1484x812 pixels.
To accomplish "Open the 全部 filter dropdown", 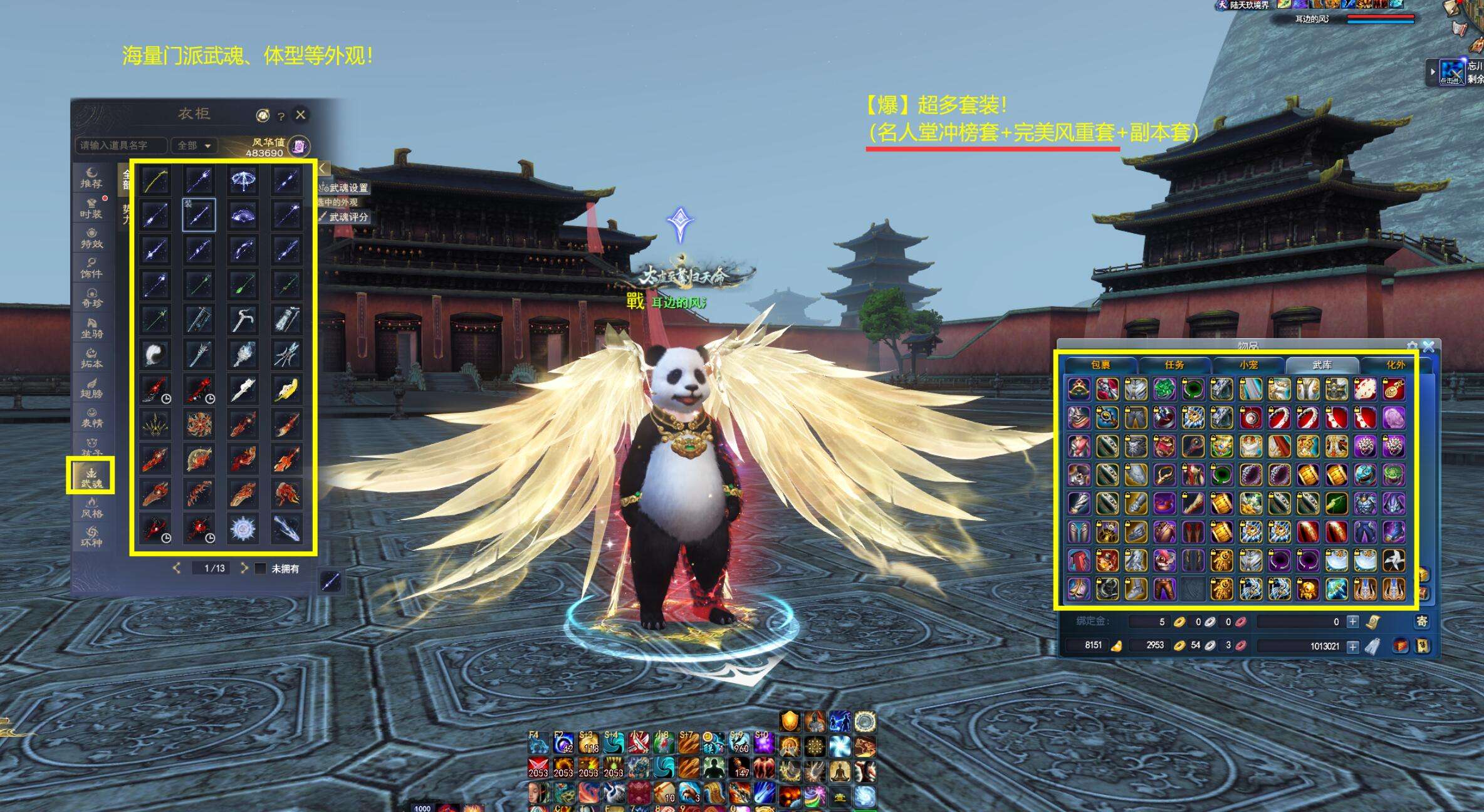I will coord(194,145).
